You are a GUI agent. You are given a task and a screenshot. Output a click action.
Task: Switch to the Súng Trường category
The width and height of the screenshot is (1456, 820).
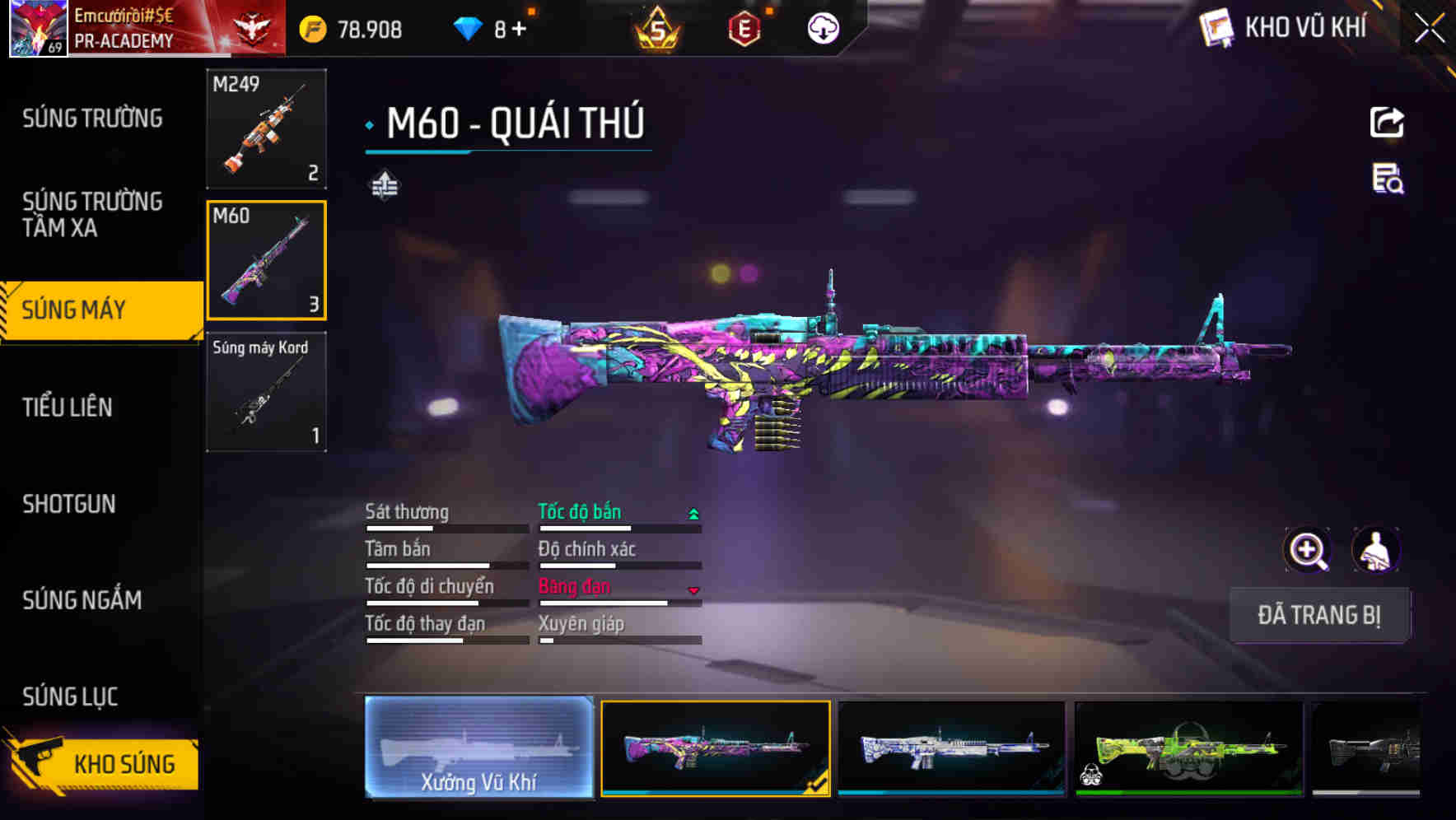92,119
